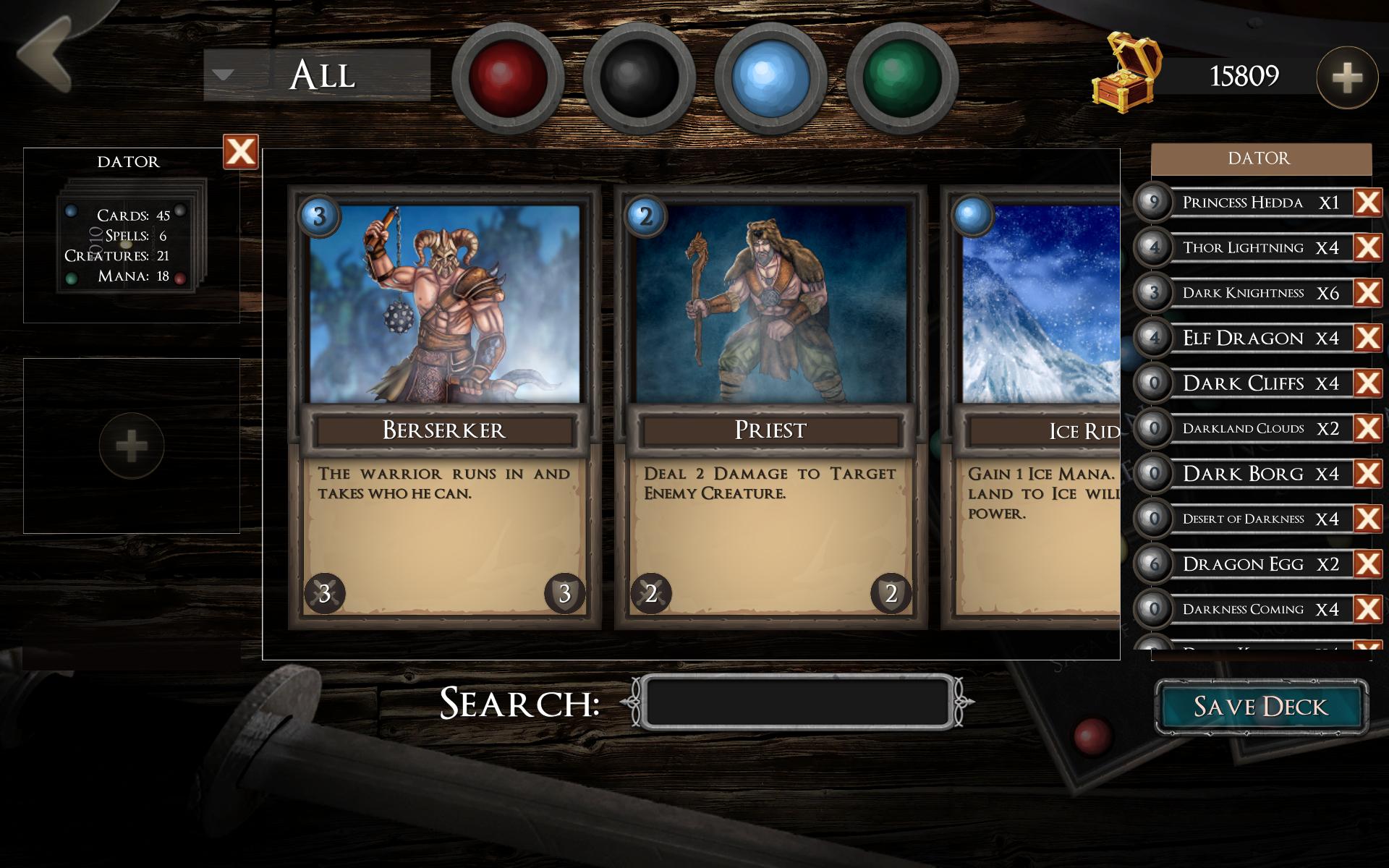
Task: Remove Princess Hedda from the deck
Action: click(1367, 203)
